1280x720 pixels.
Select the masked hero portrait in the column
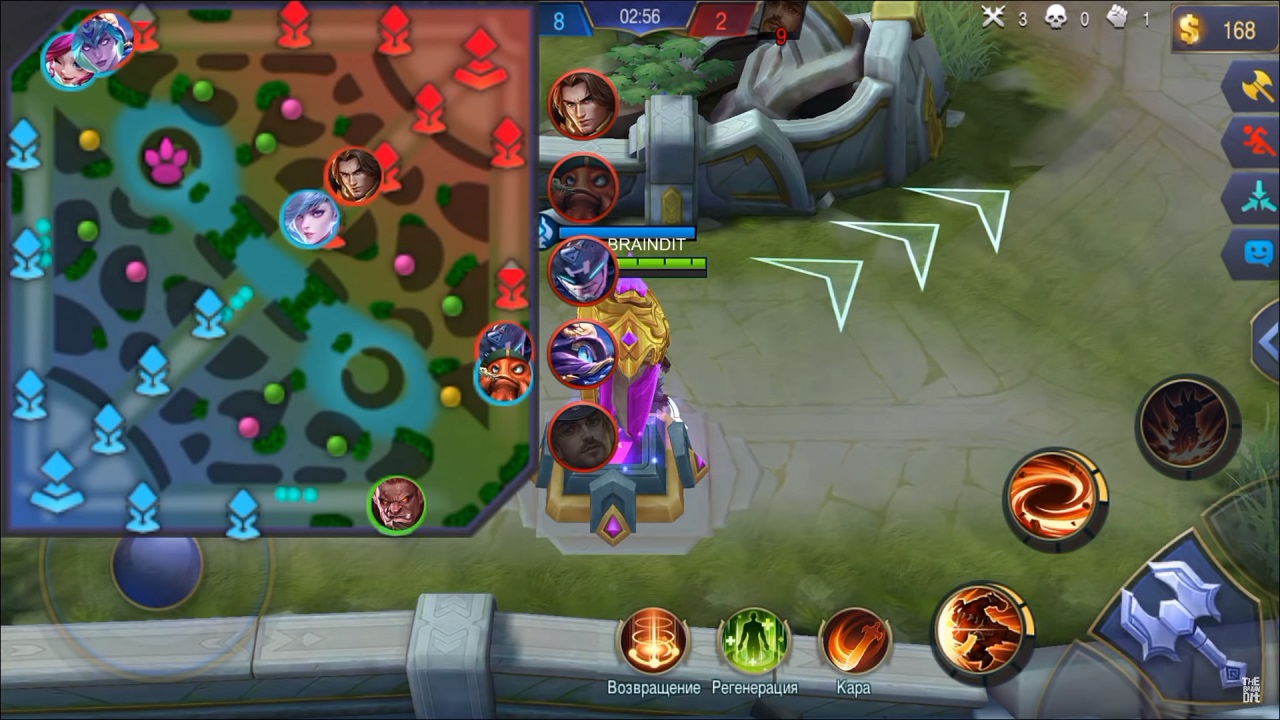point(583,271)
